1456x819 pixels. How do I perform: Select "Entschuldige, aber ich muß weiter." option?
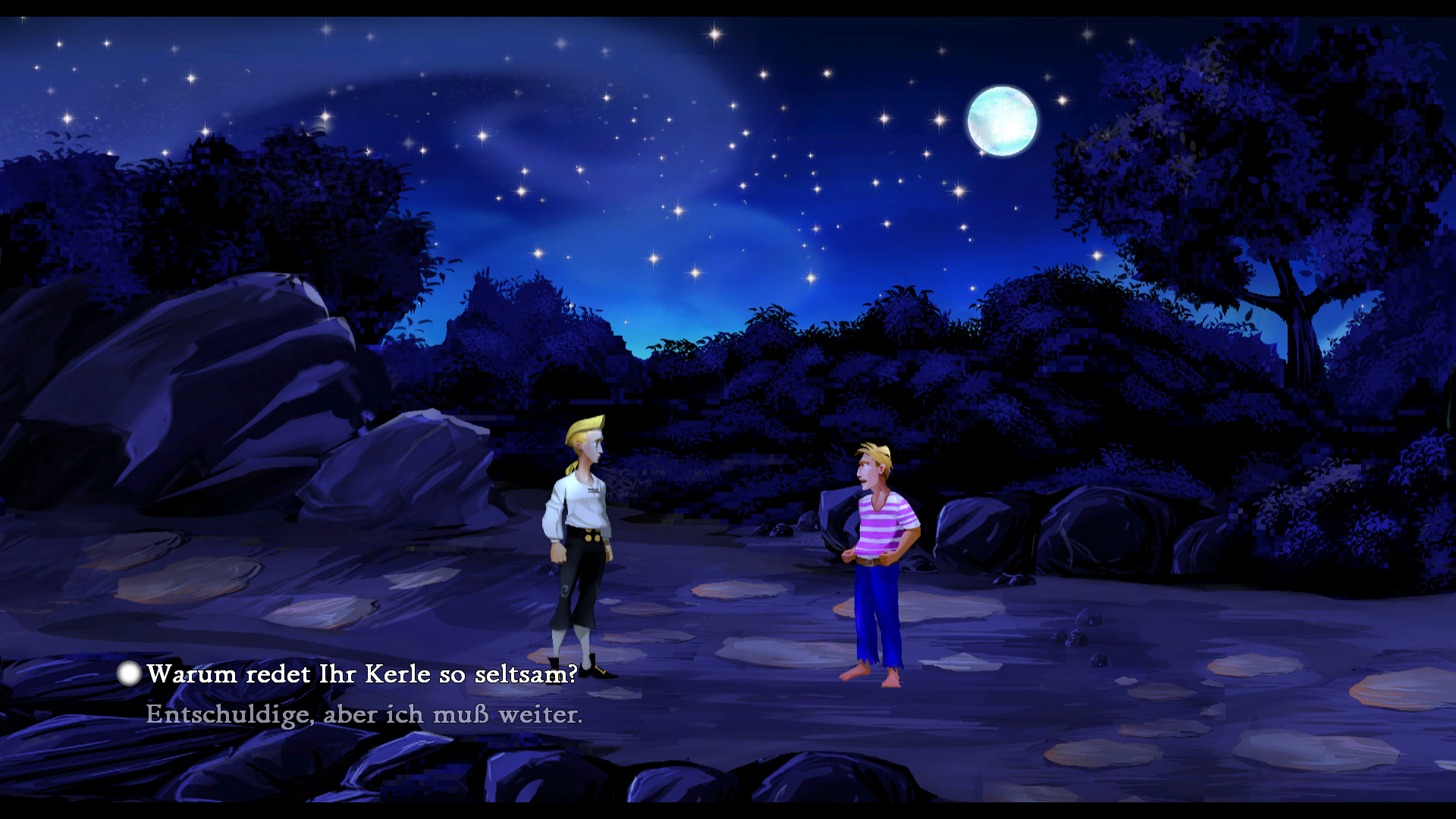[x=364, y=714]
